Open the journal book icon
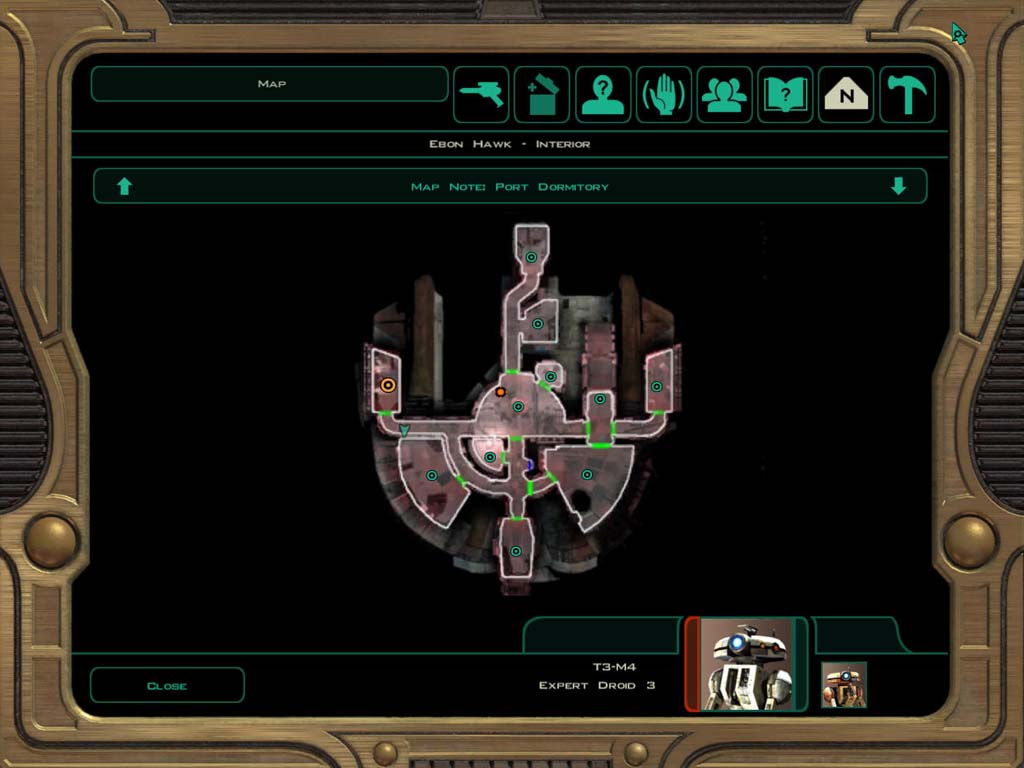The width and height of the screenshot is (1024, 768). pyautogui.click(x=785, y=95)
